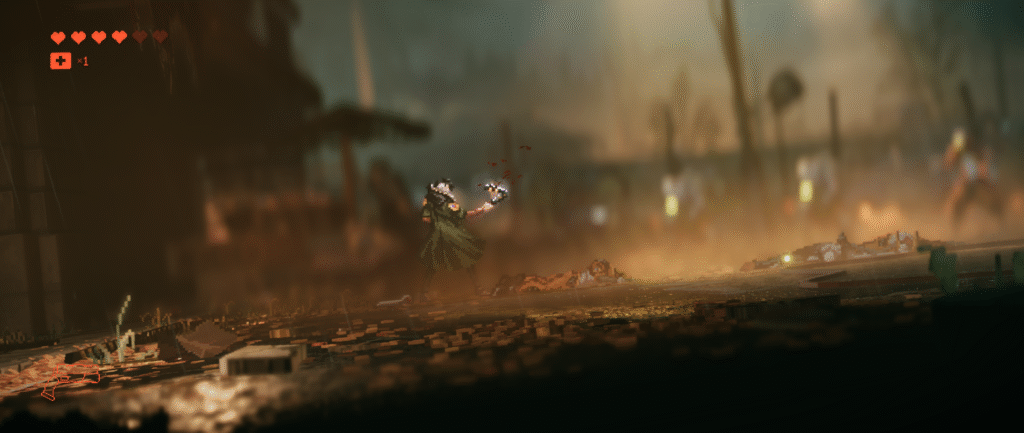This screenshot has width=1024, height=433.
Task: Use the medkit item icon
Action: (60, 61)
